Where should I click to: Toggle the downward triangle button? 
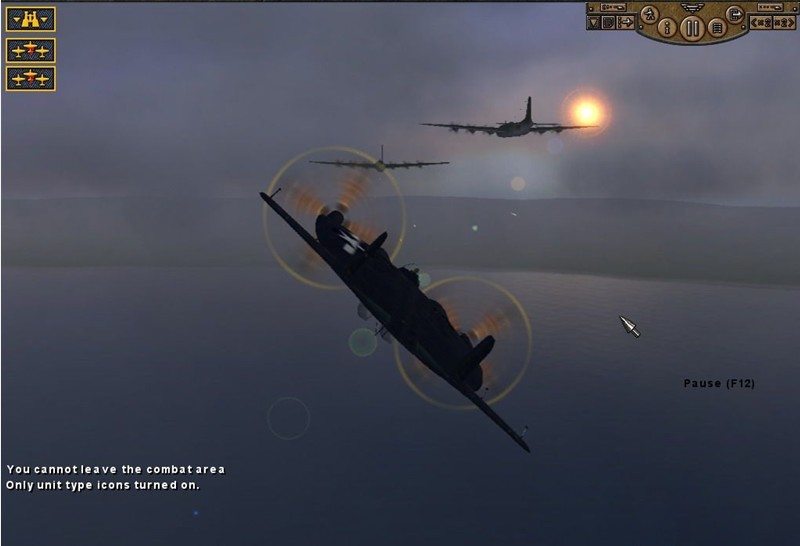[593, 22]
